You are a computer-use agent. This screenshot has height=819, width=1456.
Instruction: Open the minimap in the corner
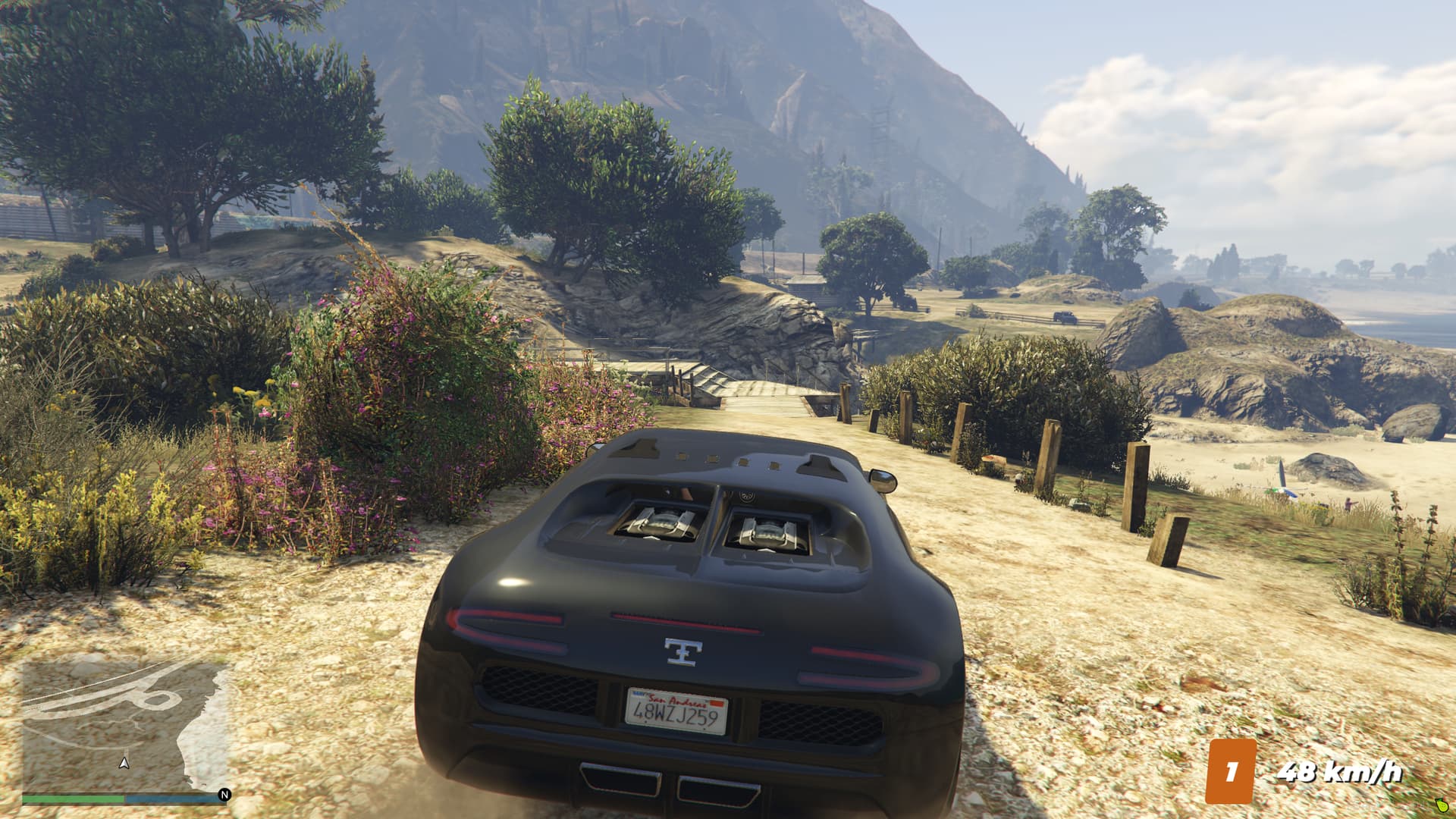click(125, 726)
